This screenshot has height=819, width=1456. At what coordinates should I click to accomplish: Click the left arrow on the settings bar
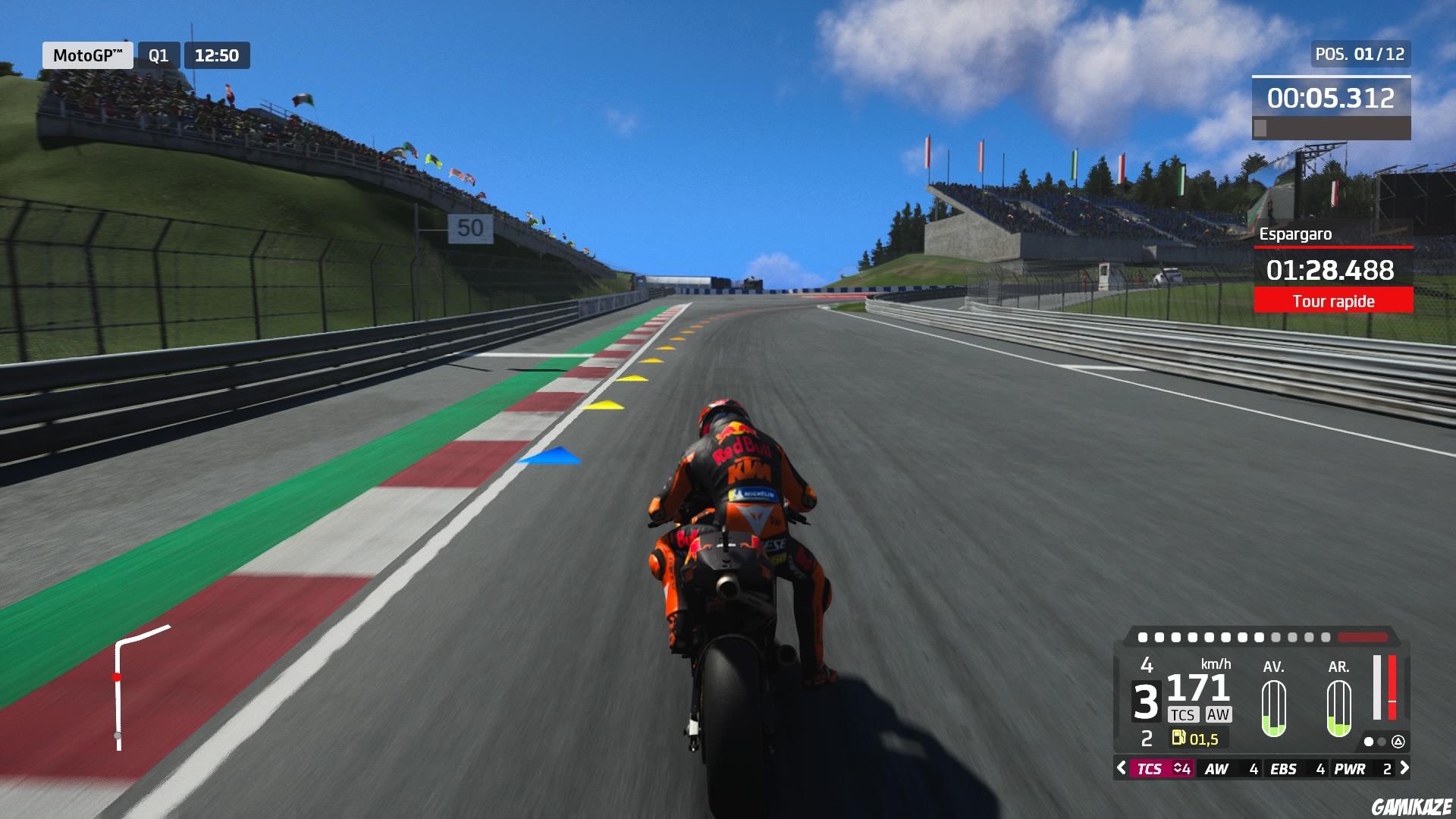click(1120, 768)
